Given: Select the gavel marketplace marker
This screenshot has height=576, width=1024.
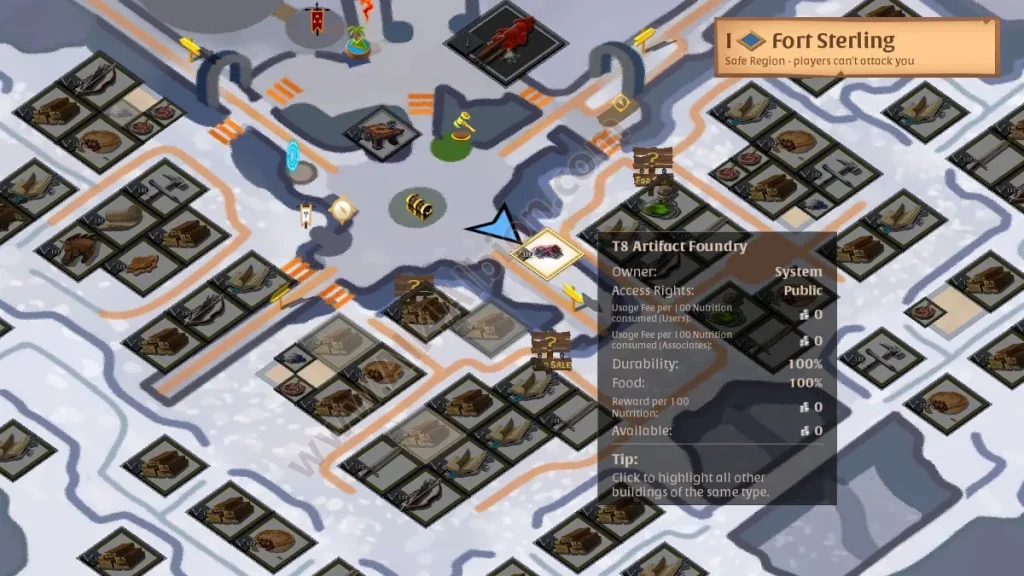Looking at the screenshot, I should [459, 130].
